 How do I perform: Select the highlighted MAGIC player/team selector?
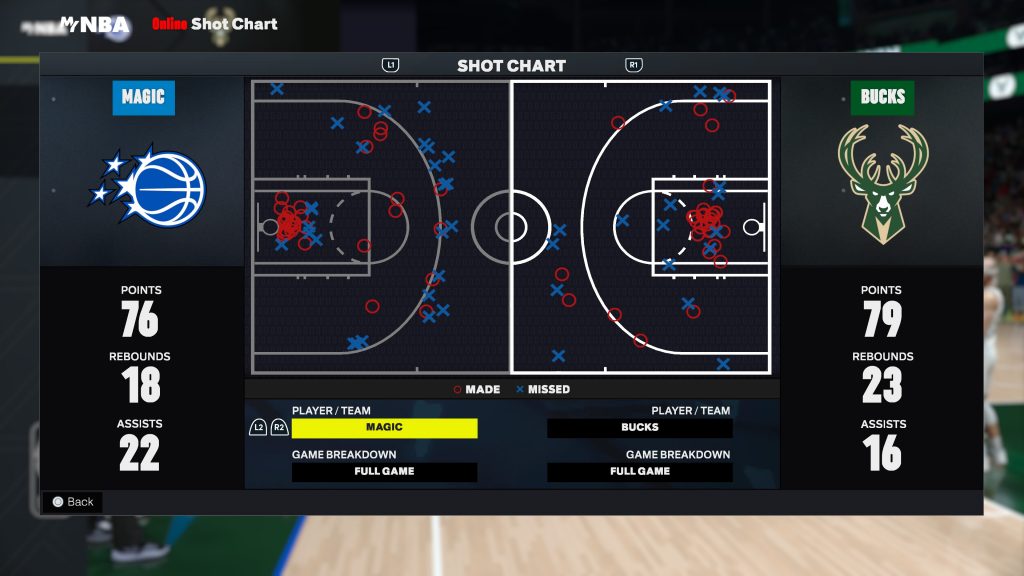click(384, 428)
